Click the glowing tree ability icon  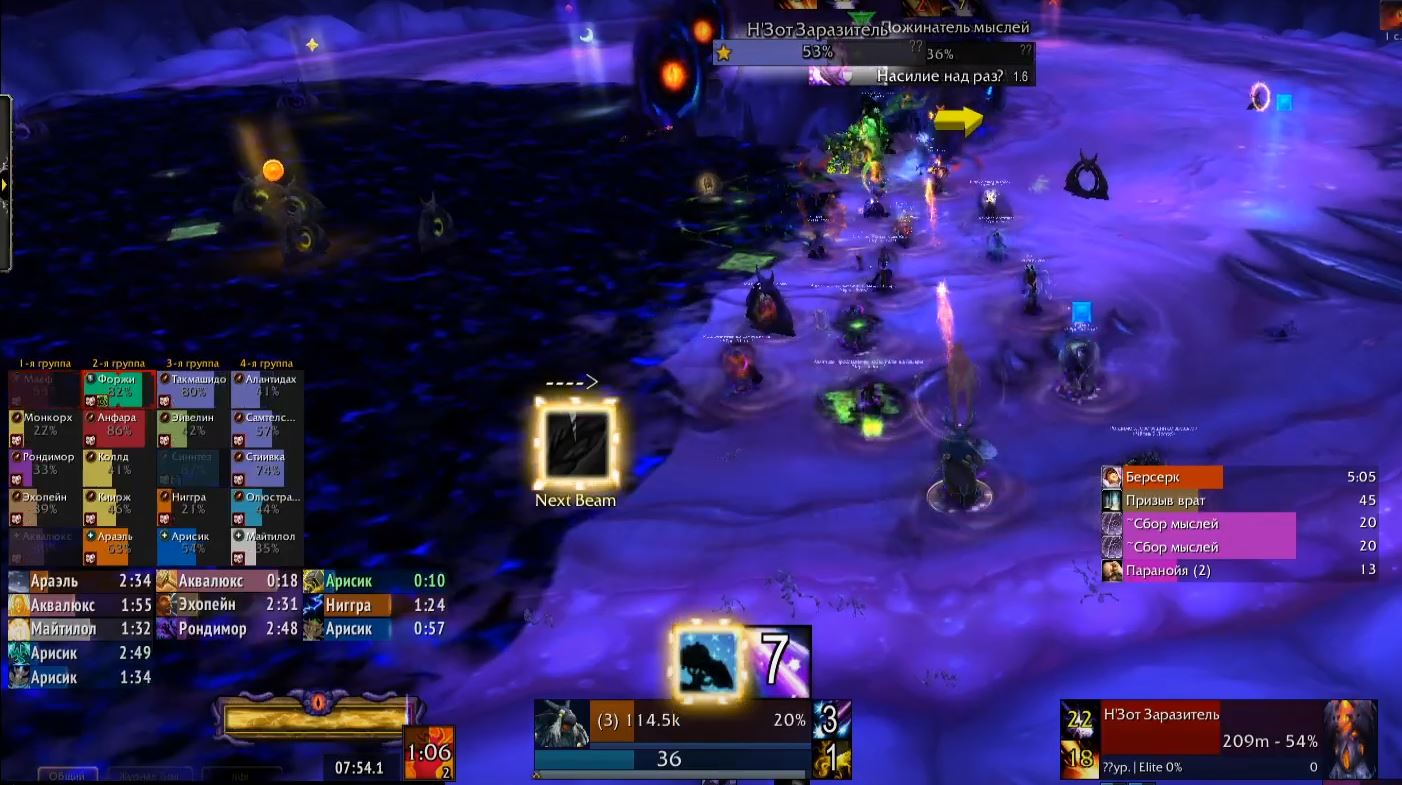point(708,662)
